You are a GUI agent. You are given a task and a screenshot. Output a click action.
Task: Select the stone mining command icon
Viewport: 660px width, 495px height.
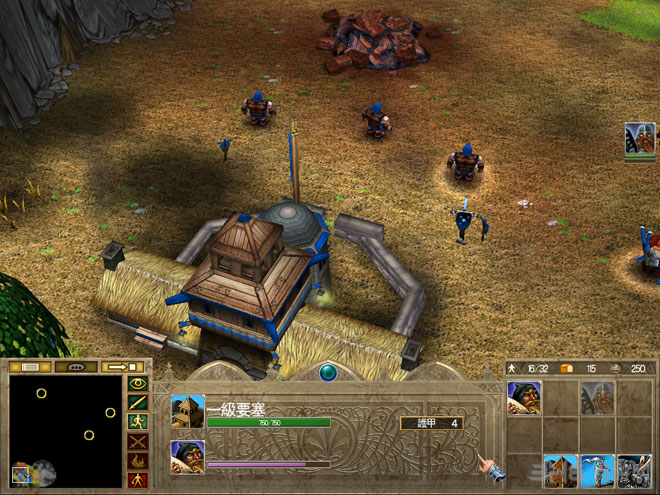coord(633,471)
